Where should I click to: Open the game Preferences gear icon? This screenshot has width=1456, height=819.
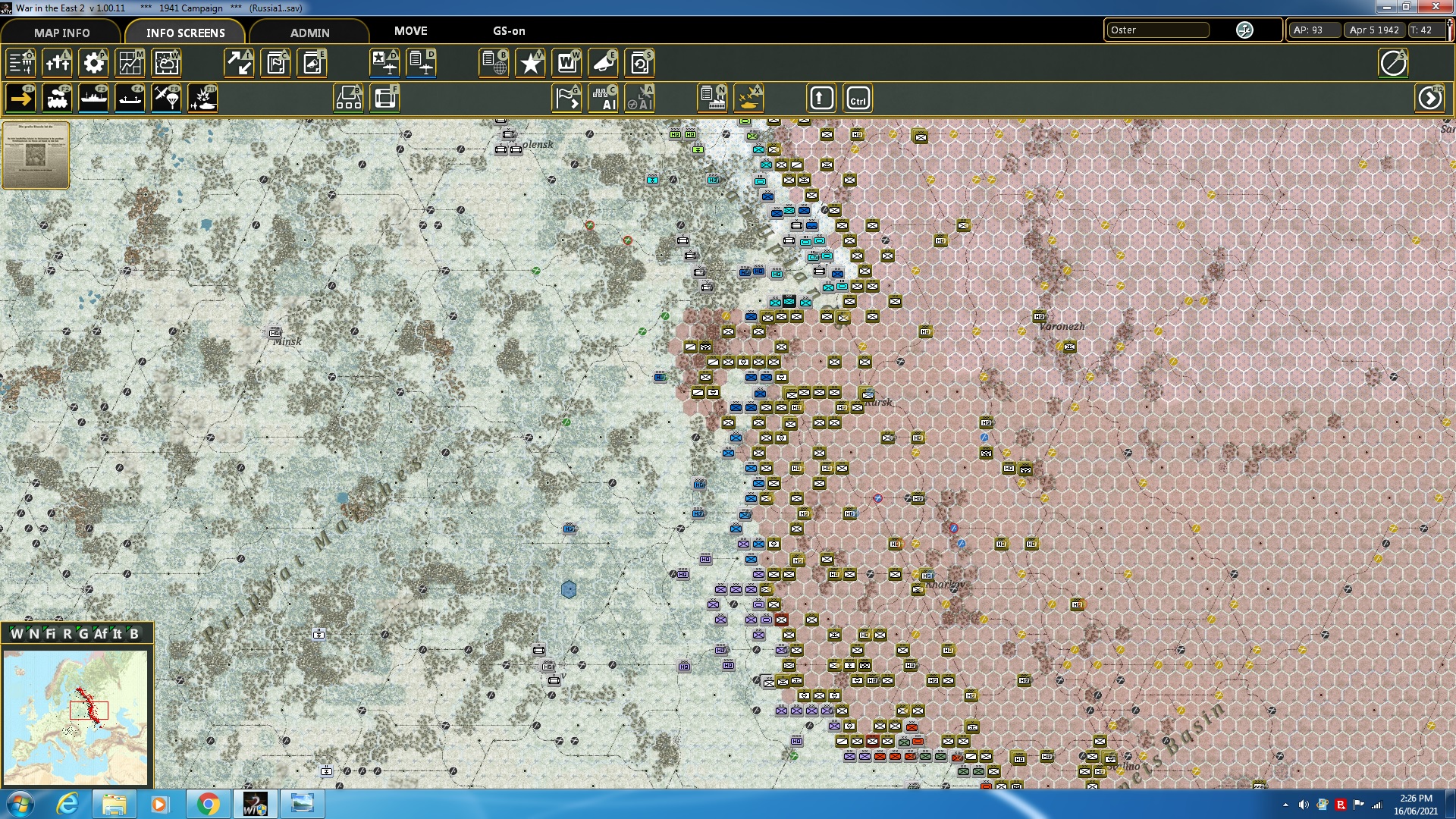(93, 63)
